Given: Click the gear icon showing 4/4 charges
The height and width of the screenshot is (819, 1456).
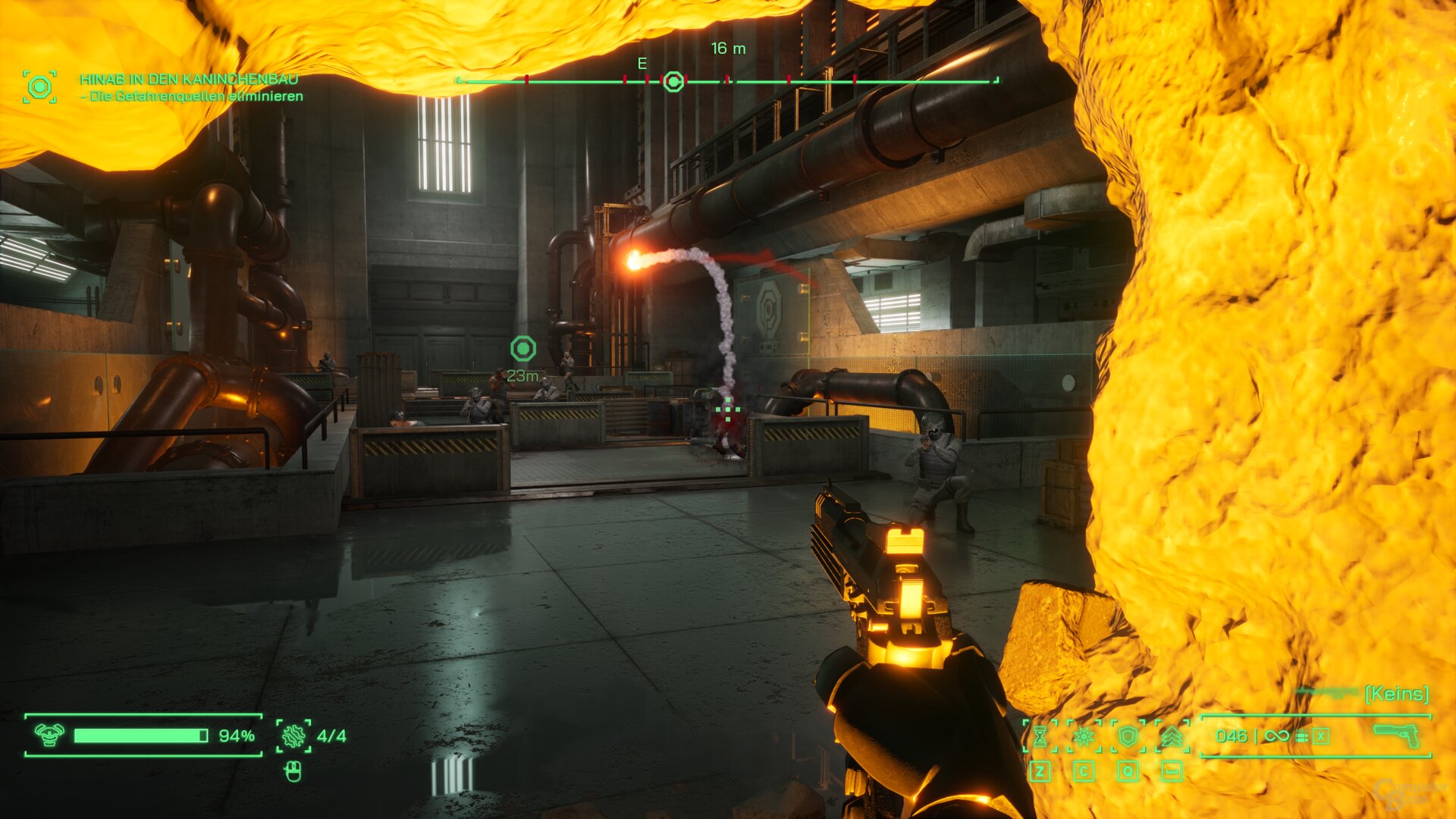Looking at the screenshot, I should tap(294, 735).
